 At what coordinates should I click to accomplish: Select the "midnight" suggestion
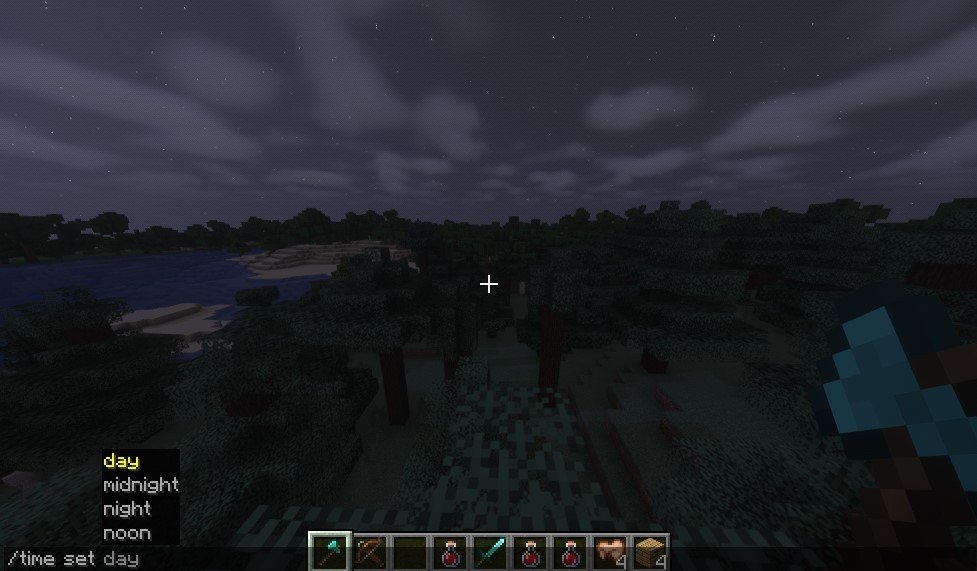click(140, 485)
